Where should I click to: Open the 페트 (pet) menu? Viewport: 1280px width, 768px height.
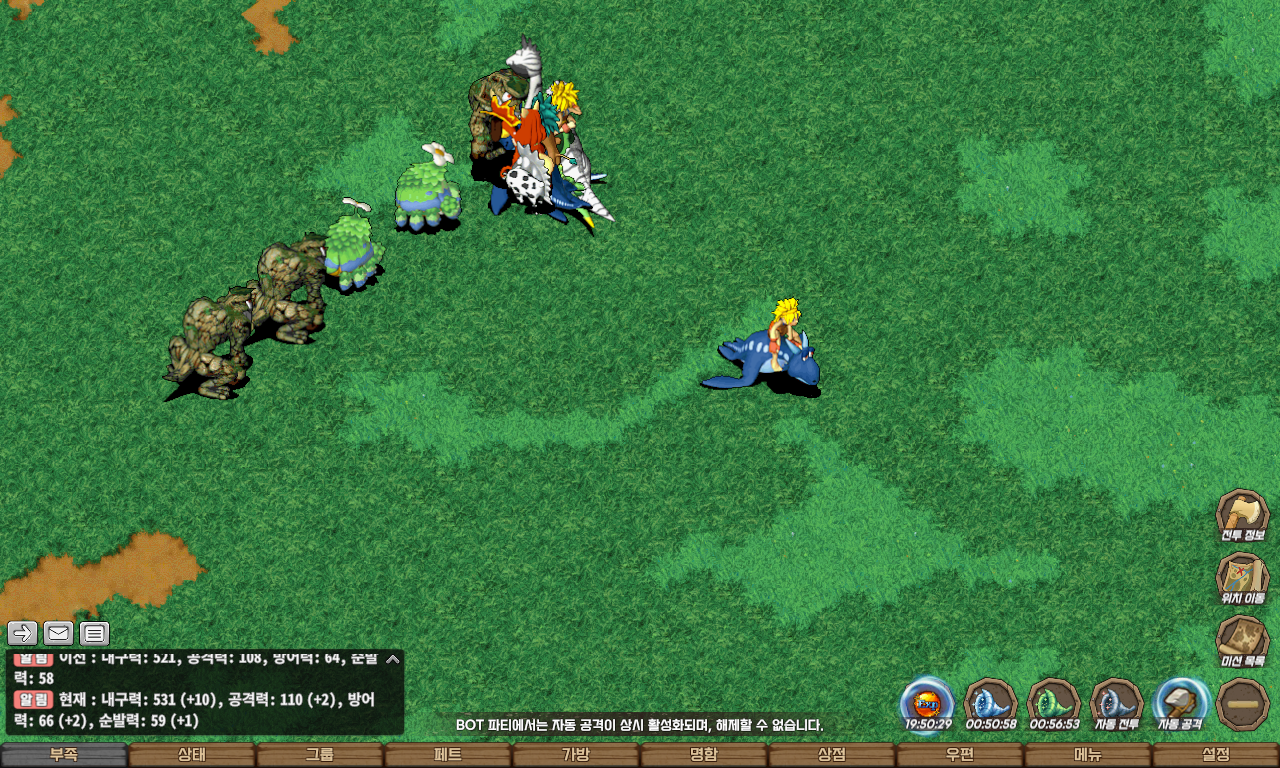tap(448, 755)
